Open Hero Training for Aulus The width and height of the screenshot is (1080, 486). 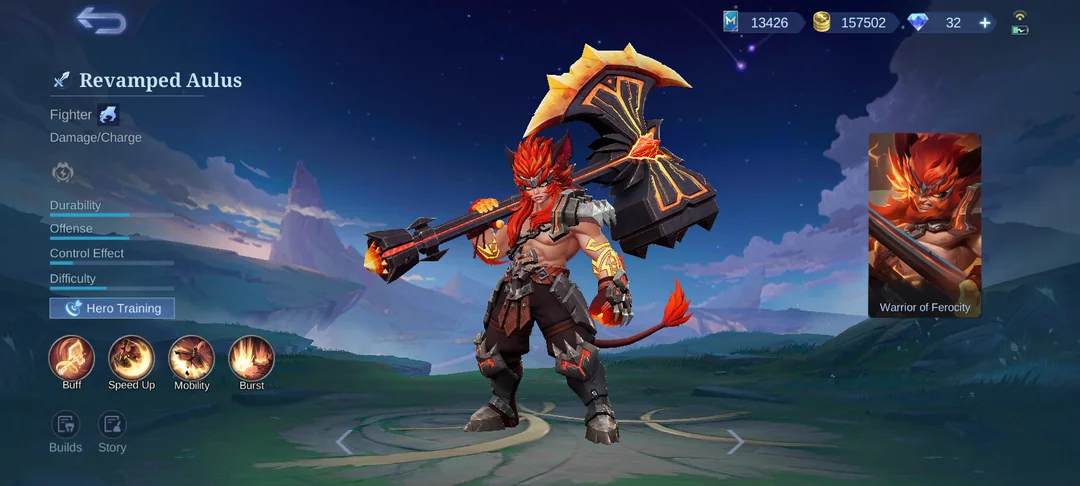coord(112,308)
